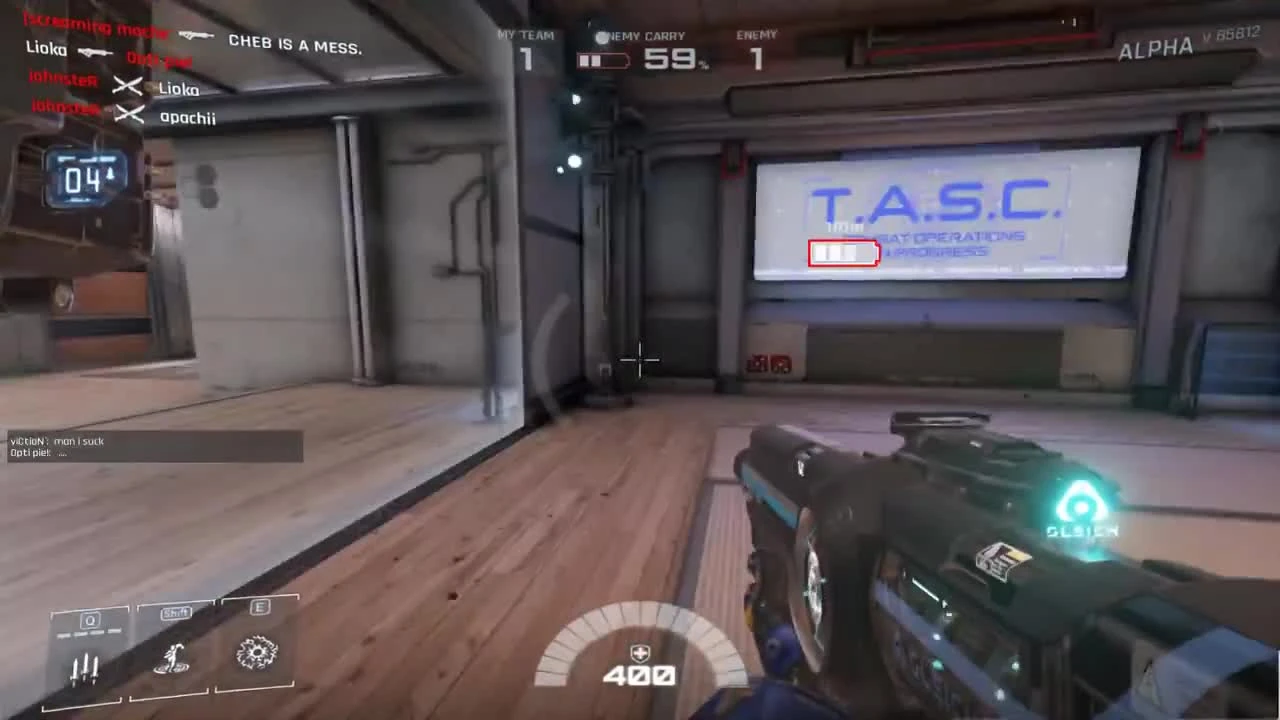
Task: Expand the chat log panel
Action: pyautogui.click(x=152, y=447)
